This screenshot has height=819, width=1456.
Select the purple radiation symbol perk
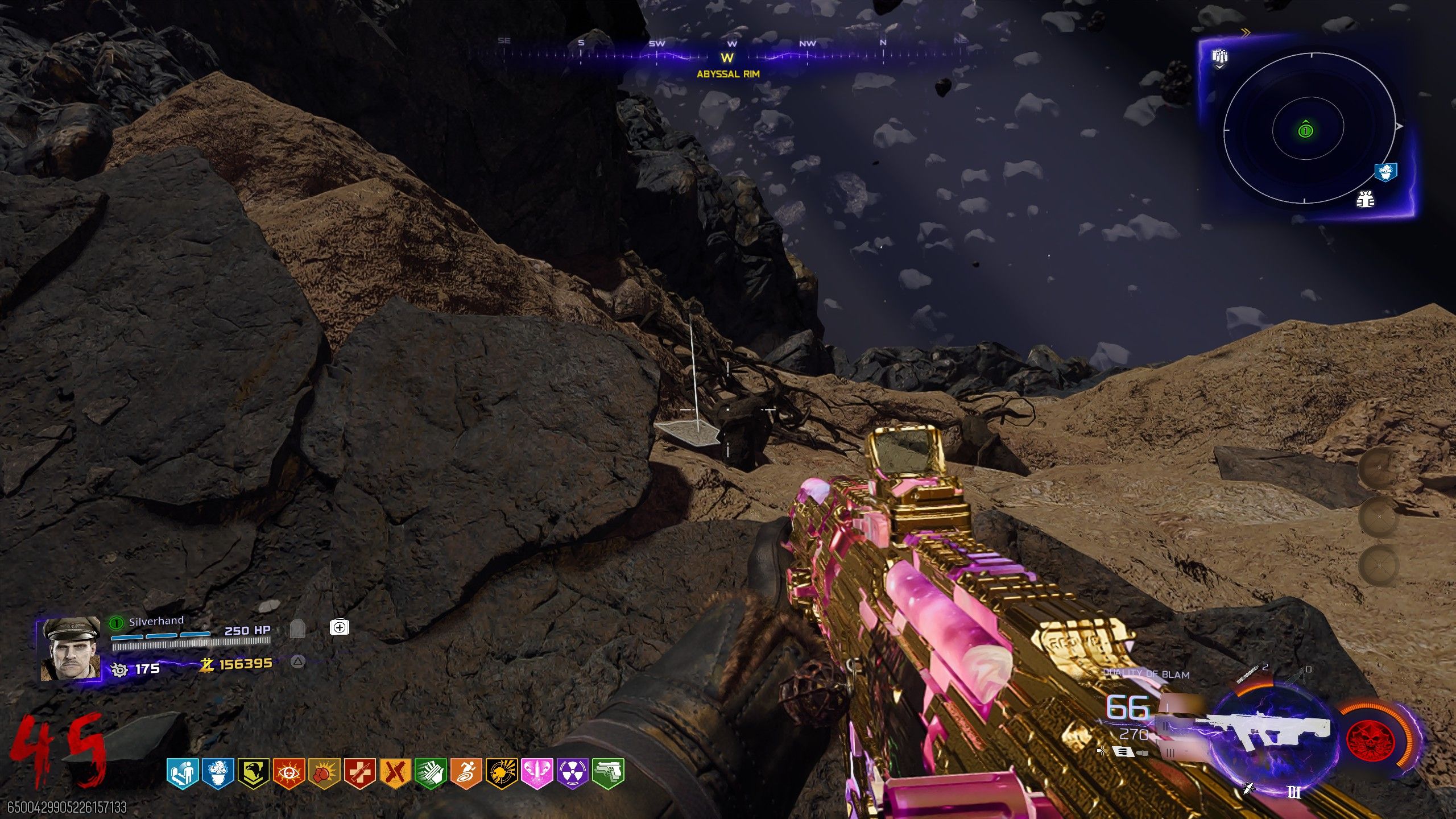coord(572,773)
